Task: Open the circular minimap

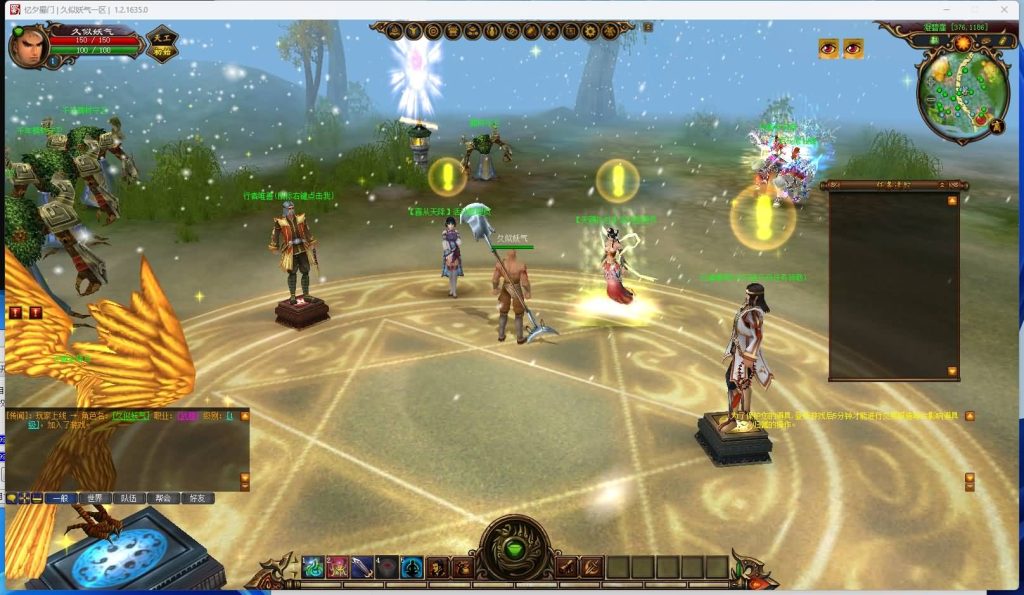Action: point(961,92)
